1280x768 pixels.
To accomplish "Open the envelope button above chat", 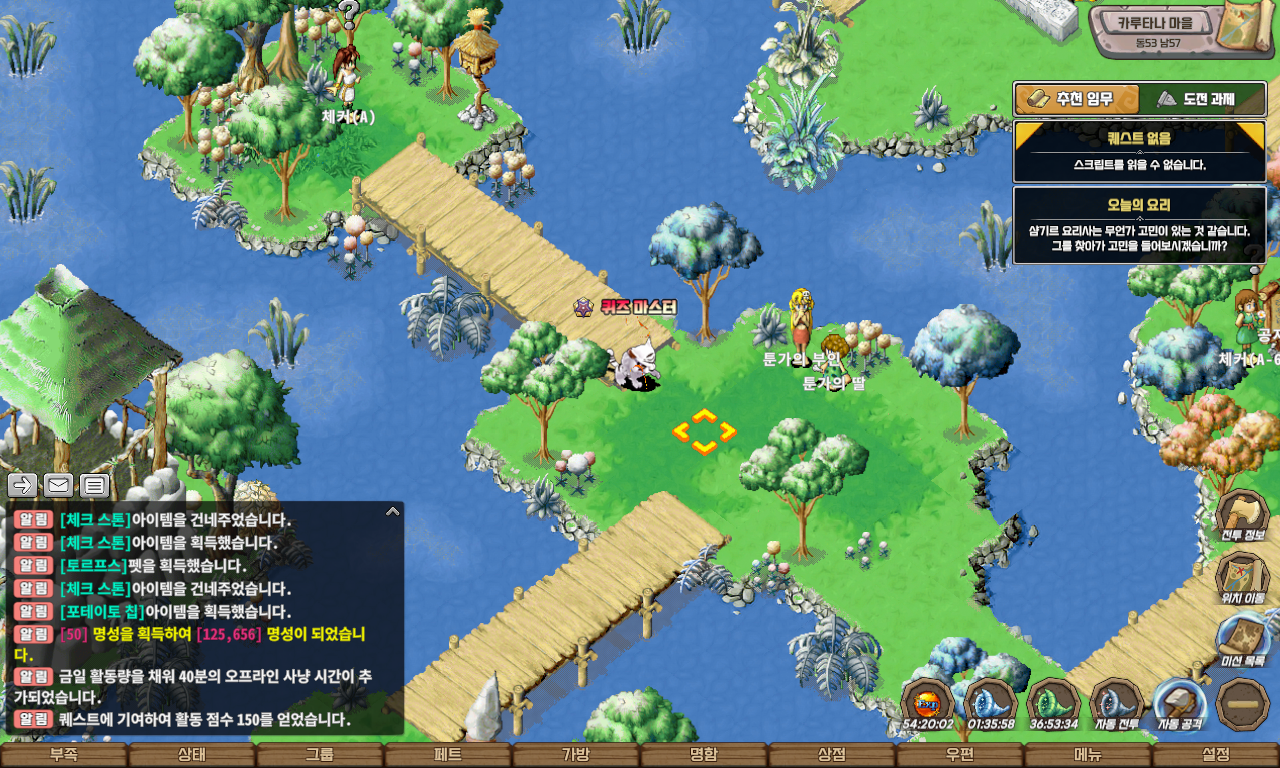I will click(58, 486).
